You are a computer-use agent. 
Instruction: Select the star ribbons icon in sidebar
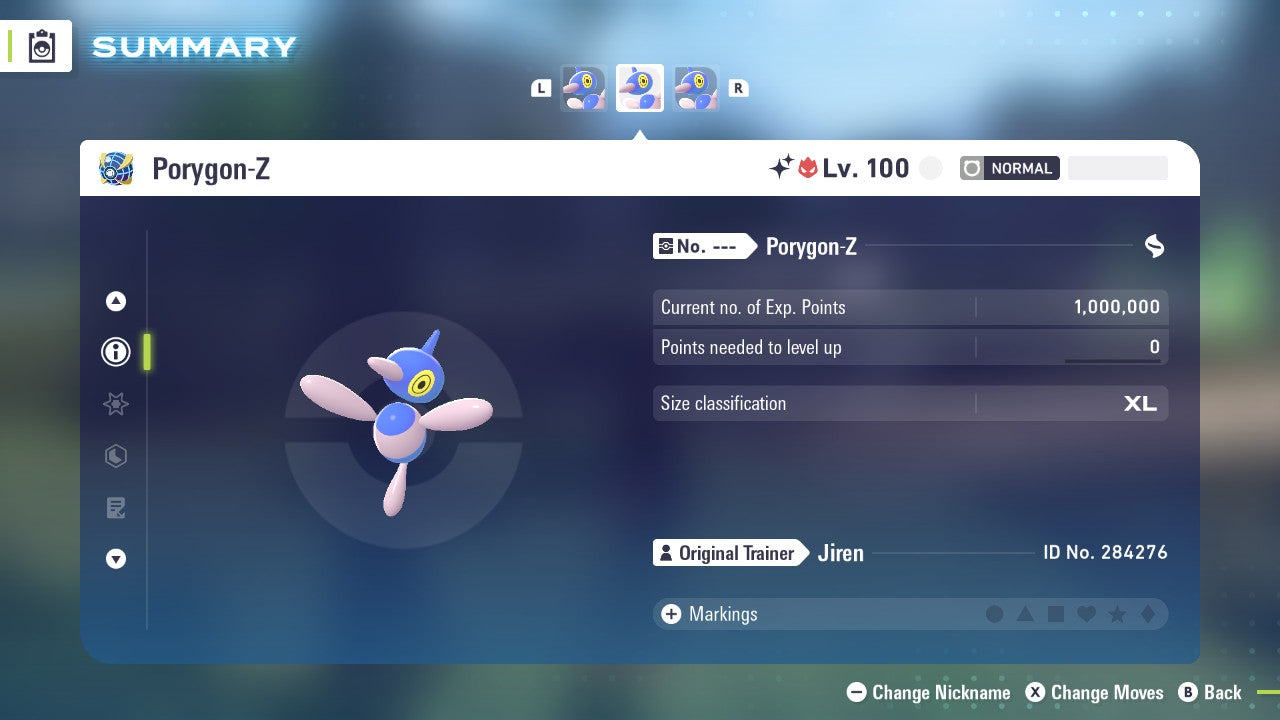(115, 404)
